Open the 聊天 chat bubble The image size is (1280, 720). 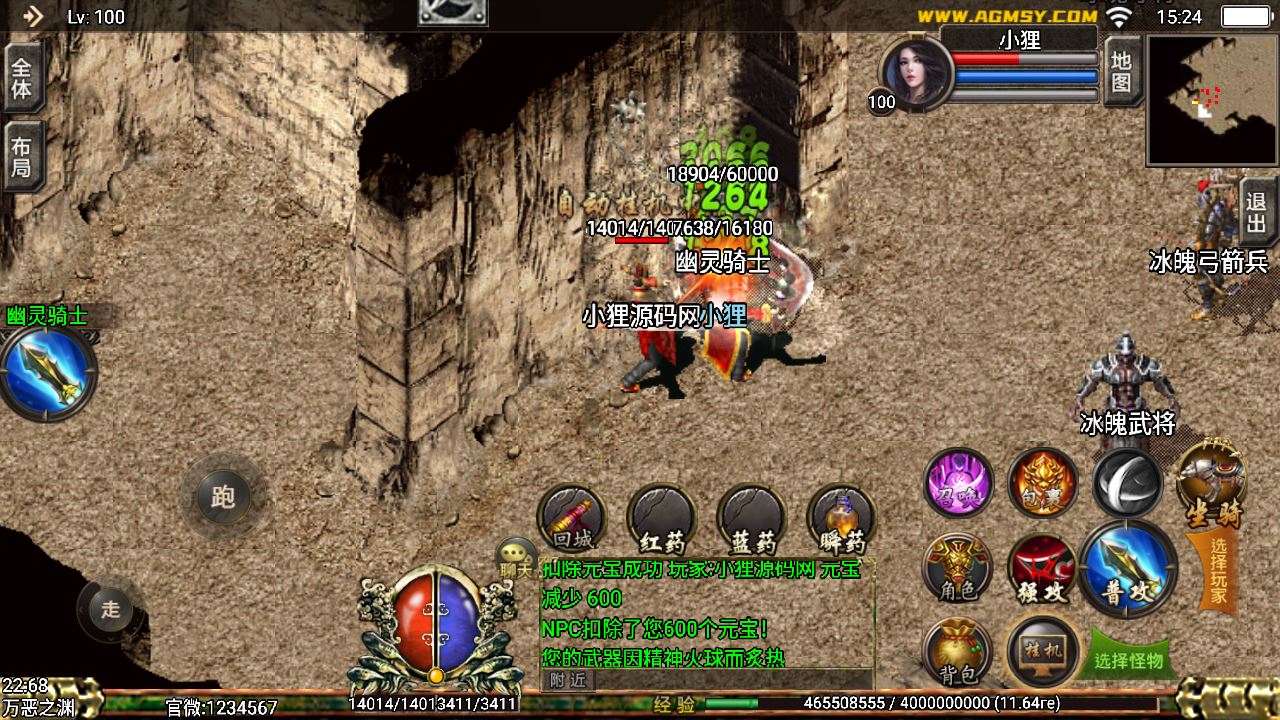coord(517,558)
